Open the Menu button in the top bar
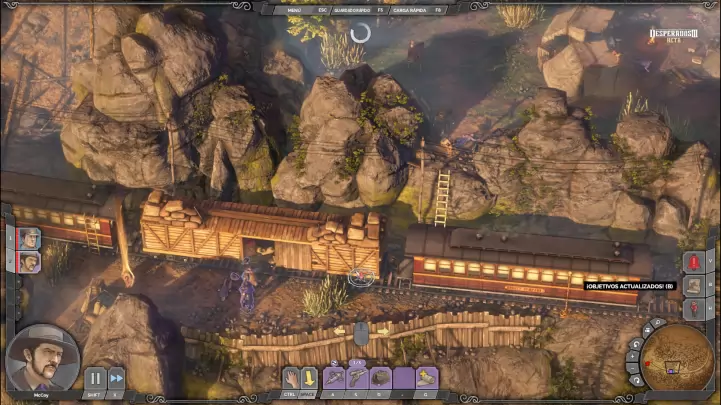The width and height of the screenshot is (721, 405). point(293,10)
